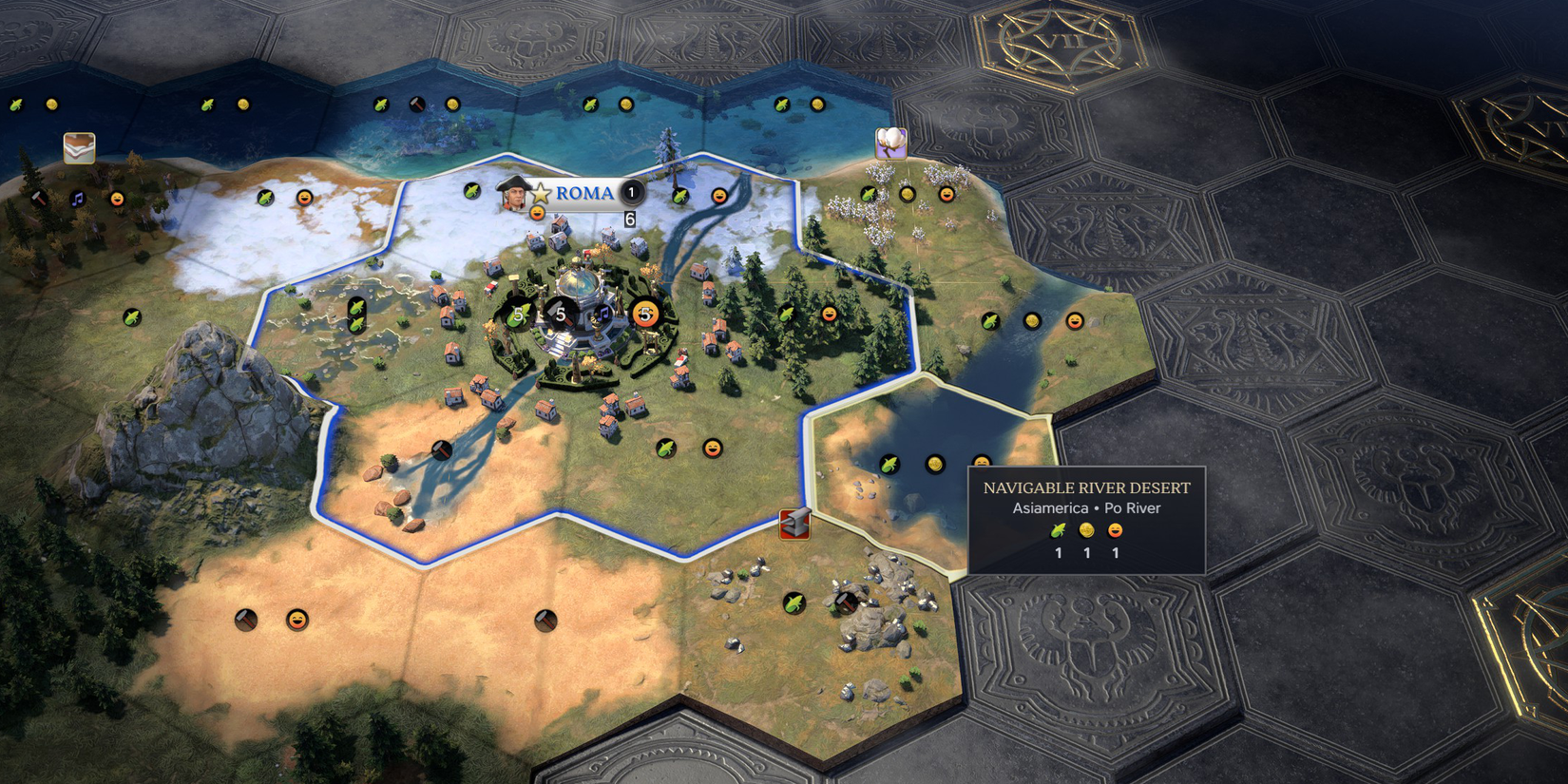The image size is (1568, 784).
Task: Select the purple music note culture icon
Action: [x=603, y=316]
